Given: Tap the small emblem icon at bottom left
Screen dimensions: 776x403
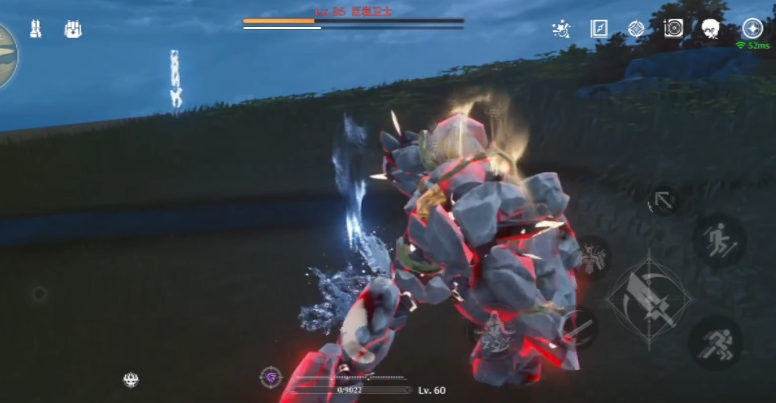Looking at the screenshot, I should (x=131, y=380).
